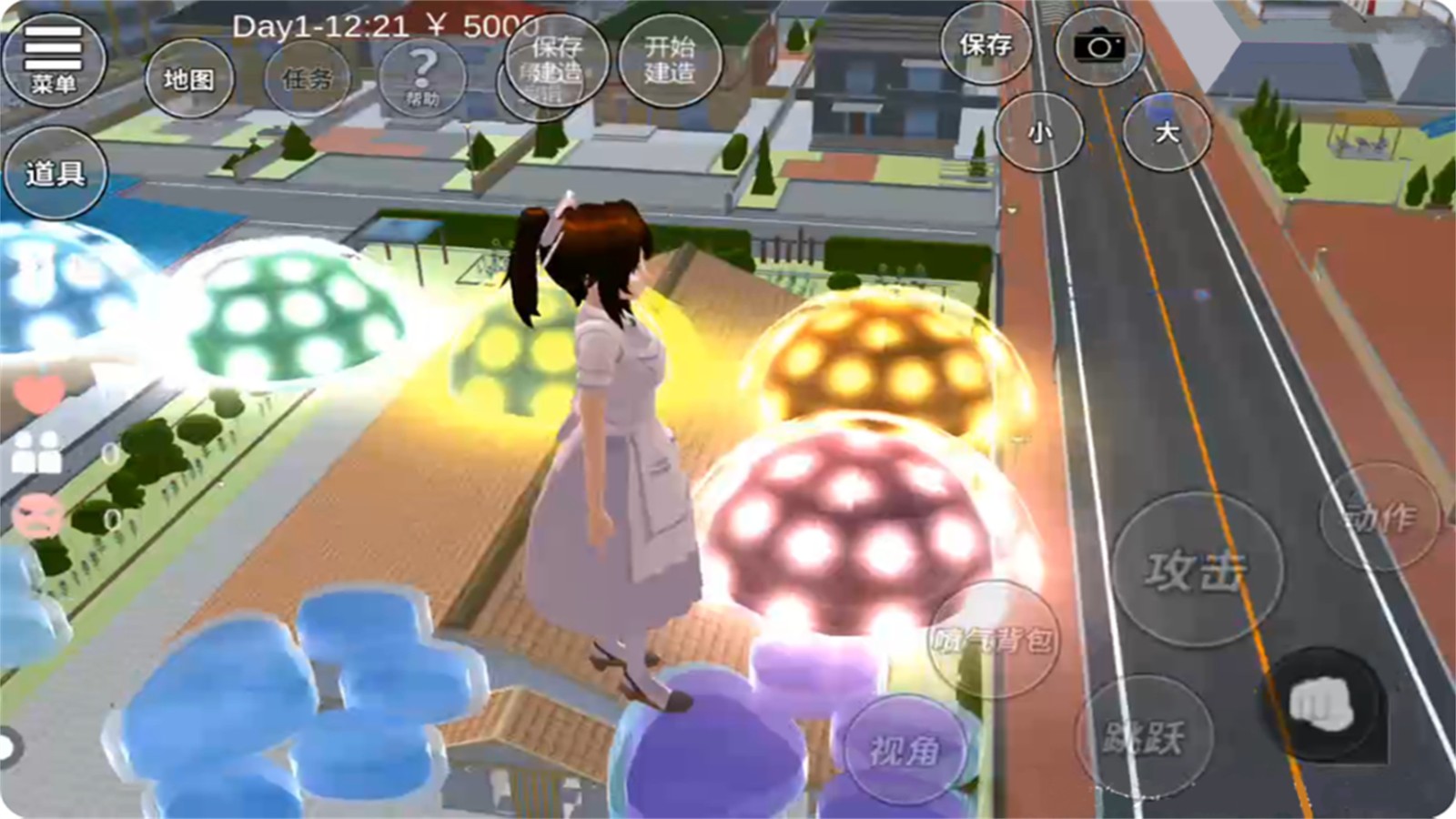Take a screenshot with the camera icon
The width and height of the screenshot is (1456, 819).
[x=1098, y=46]
